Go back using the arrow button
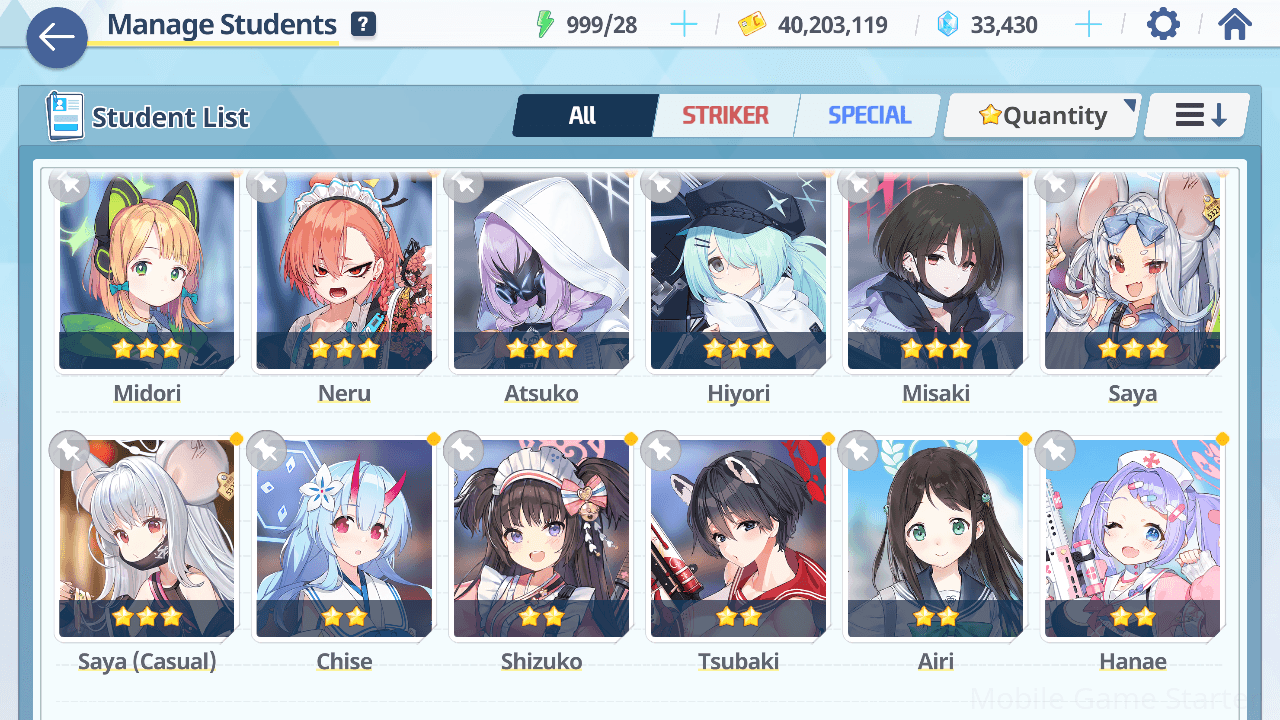 coord(57,38)
